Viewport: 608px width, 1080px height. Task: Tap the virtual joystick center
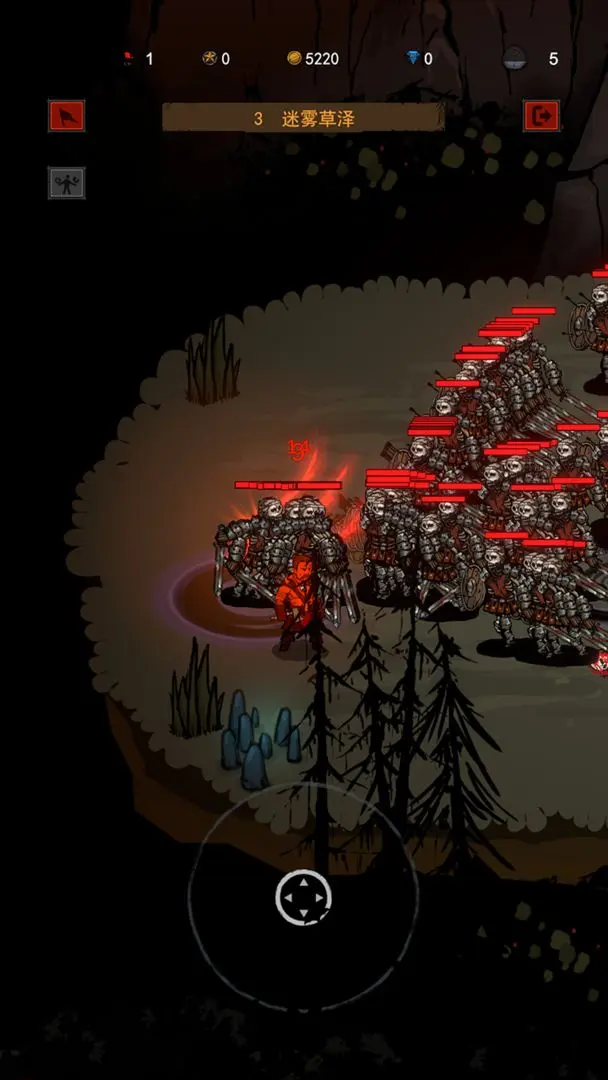pyautogui.click(x=303, y=897)
